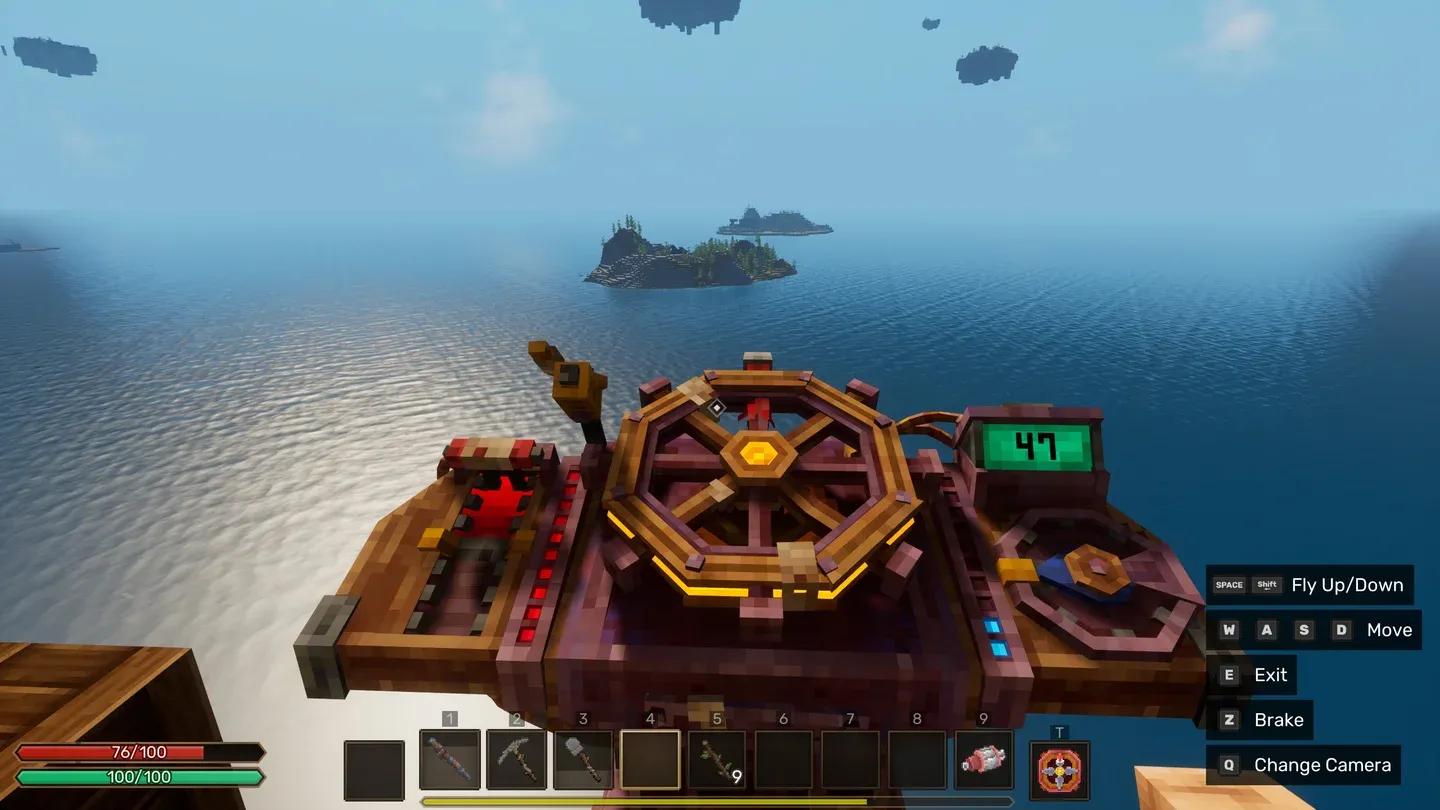Screen dimensions: 1440x810
Task: Engage the Brake via the Z hint
Action: [x=1227, y=719]
